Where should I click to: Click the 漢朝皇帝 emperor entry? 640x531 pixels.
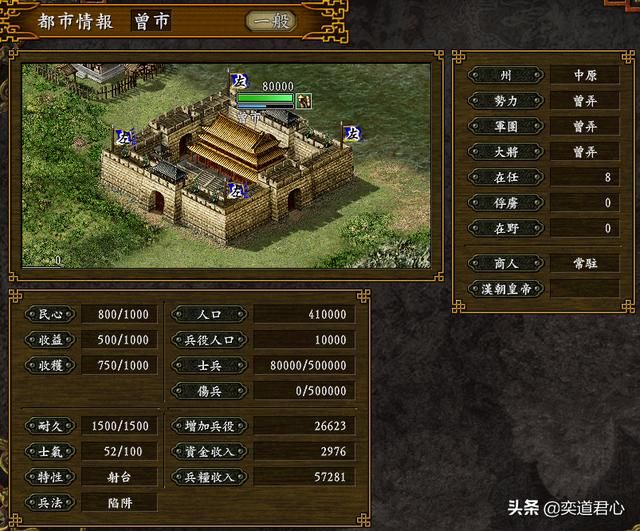505,288
